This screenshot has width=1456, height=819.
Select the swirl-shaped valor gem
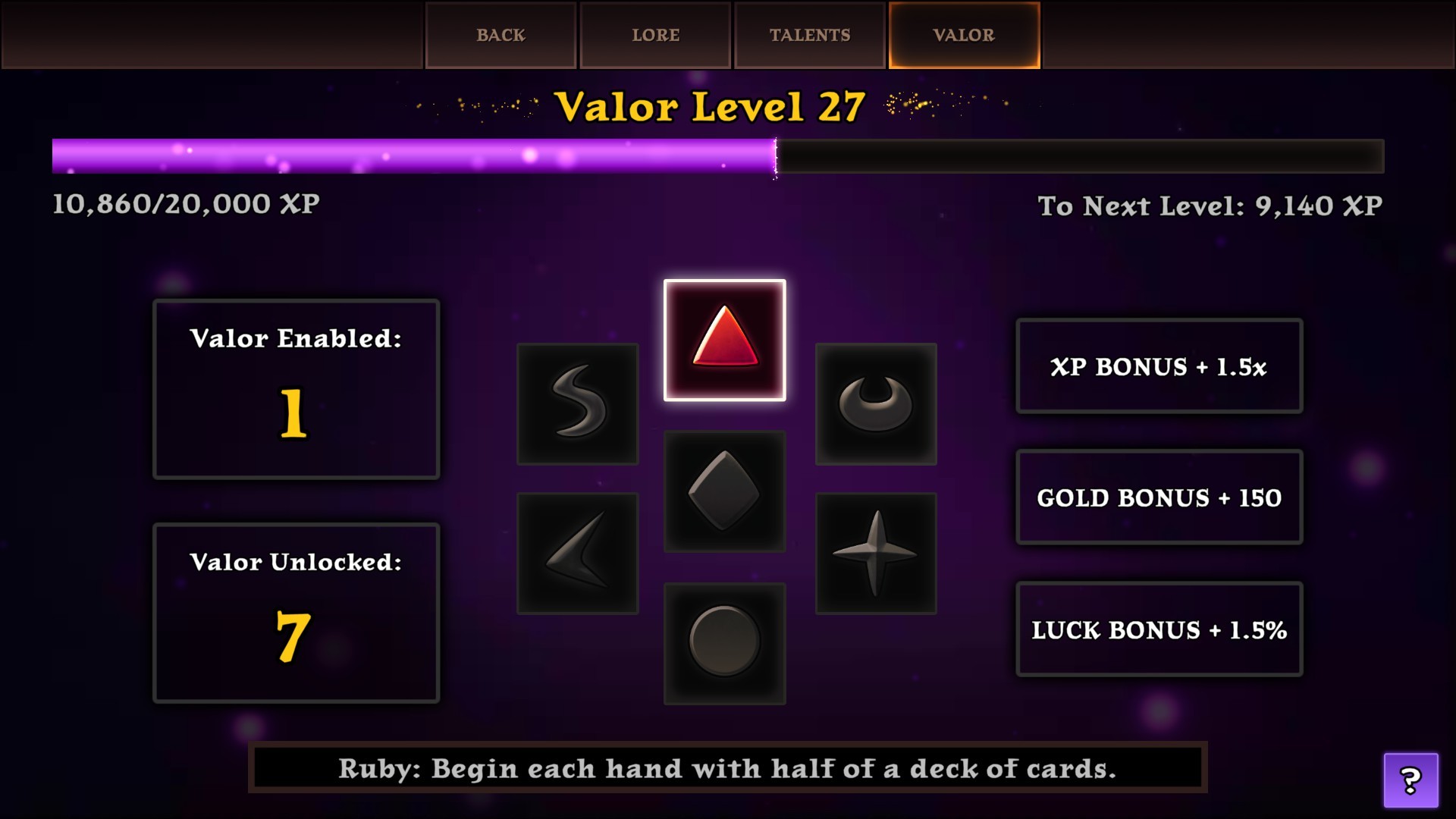[576, 404]
